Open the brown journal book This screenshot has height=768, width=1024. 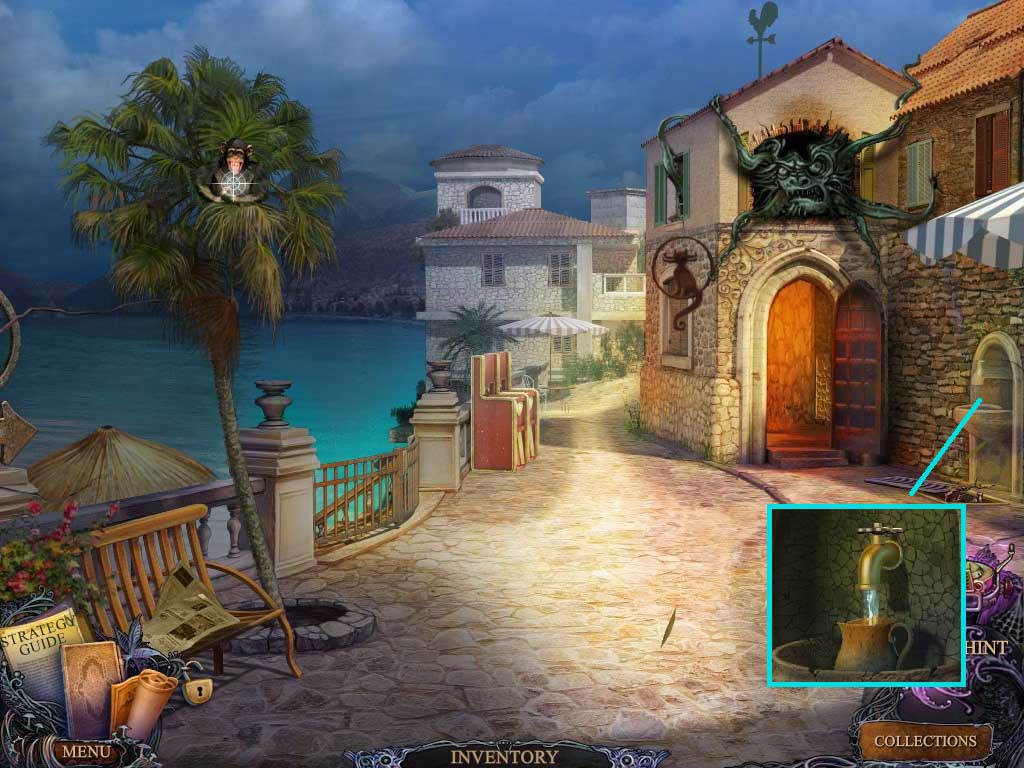pos(90,684)
